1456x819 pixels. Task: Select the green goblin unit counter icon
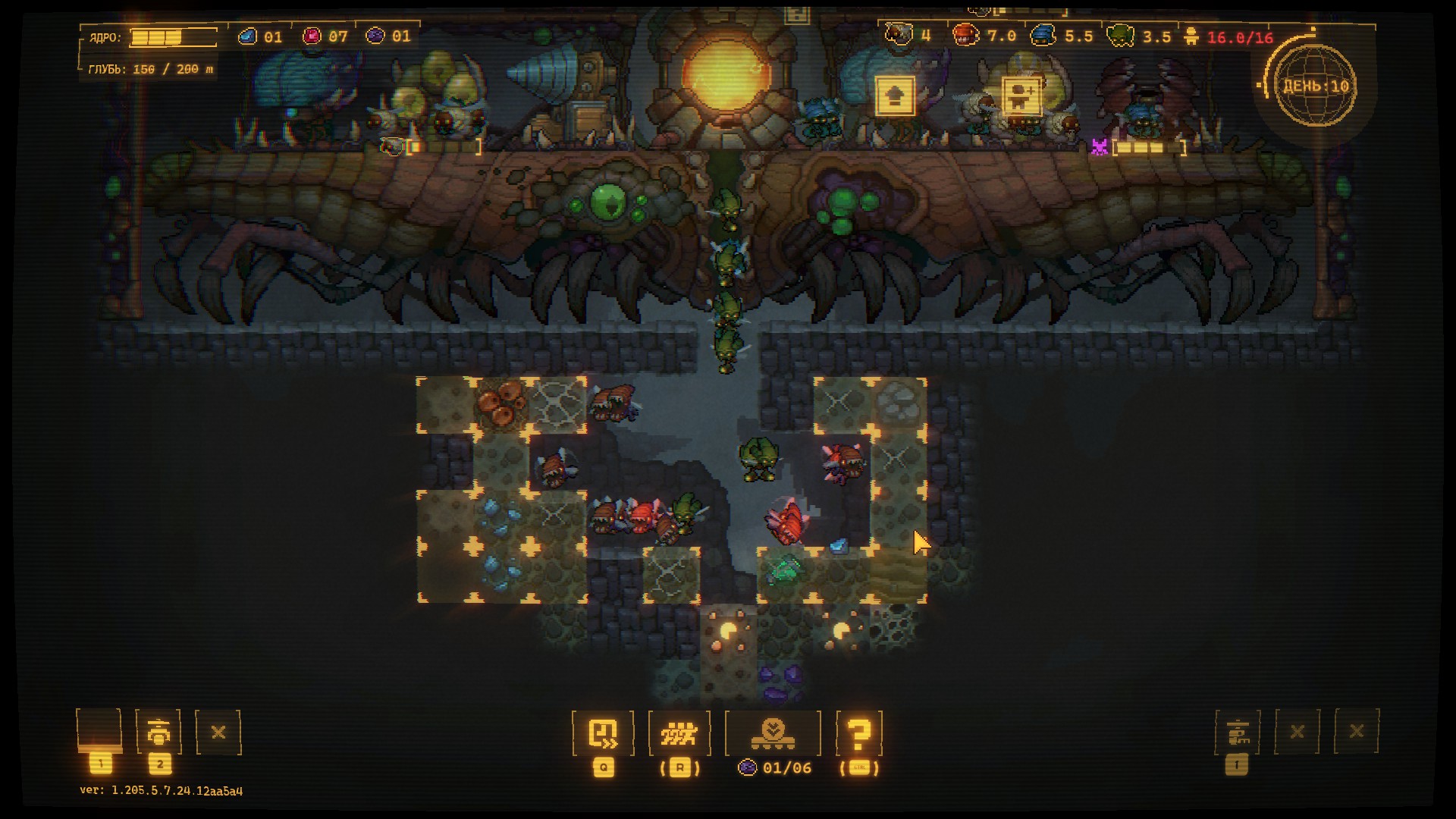(1121, 36)
